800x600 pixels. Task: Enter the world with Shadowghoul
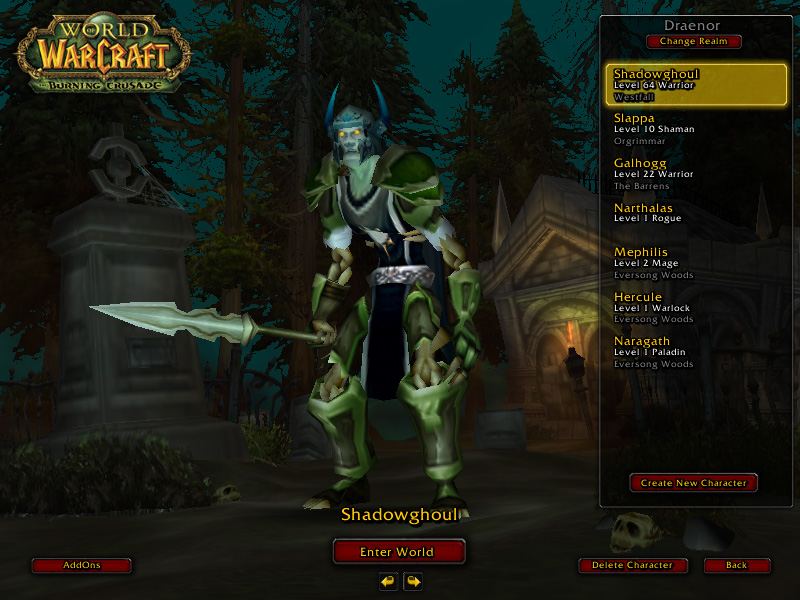click(x=399, y=551)
